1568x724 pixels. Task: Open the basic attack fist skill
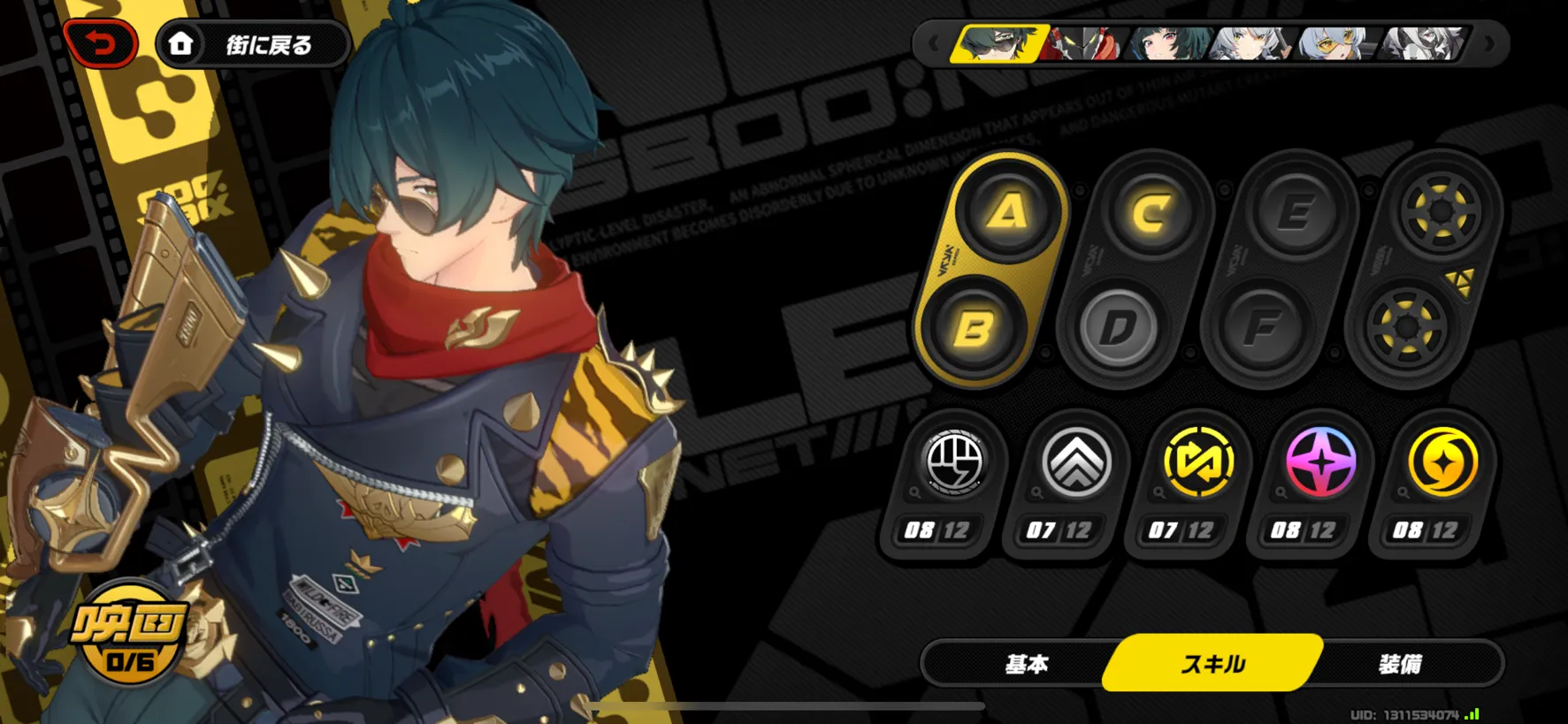tap(954, 462)
